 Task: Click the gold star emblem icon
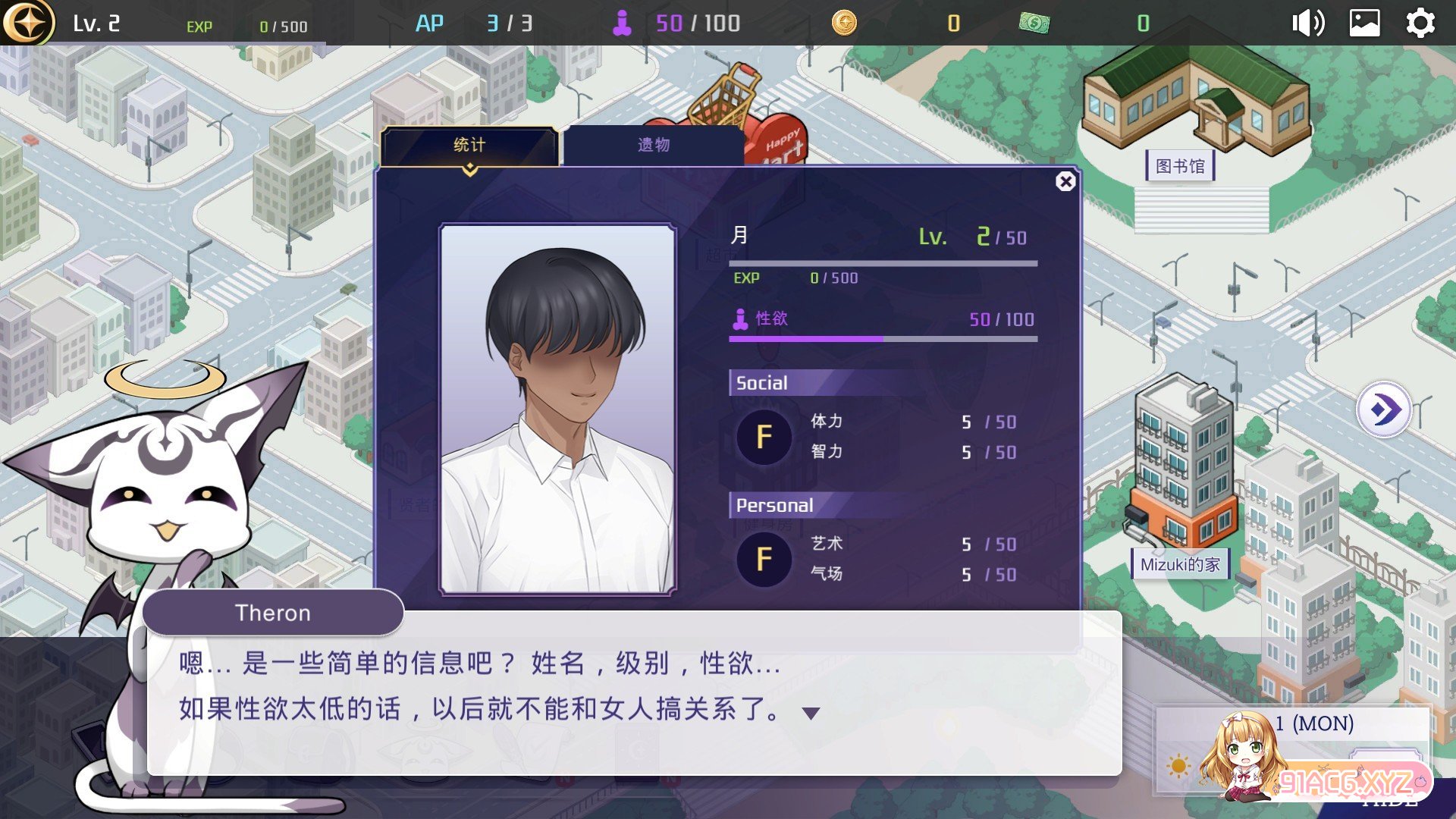click(28, 23)
